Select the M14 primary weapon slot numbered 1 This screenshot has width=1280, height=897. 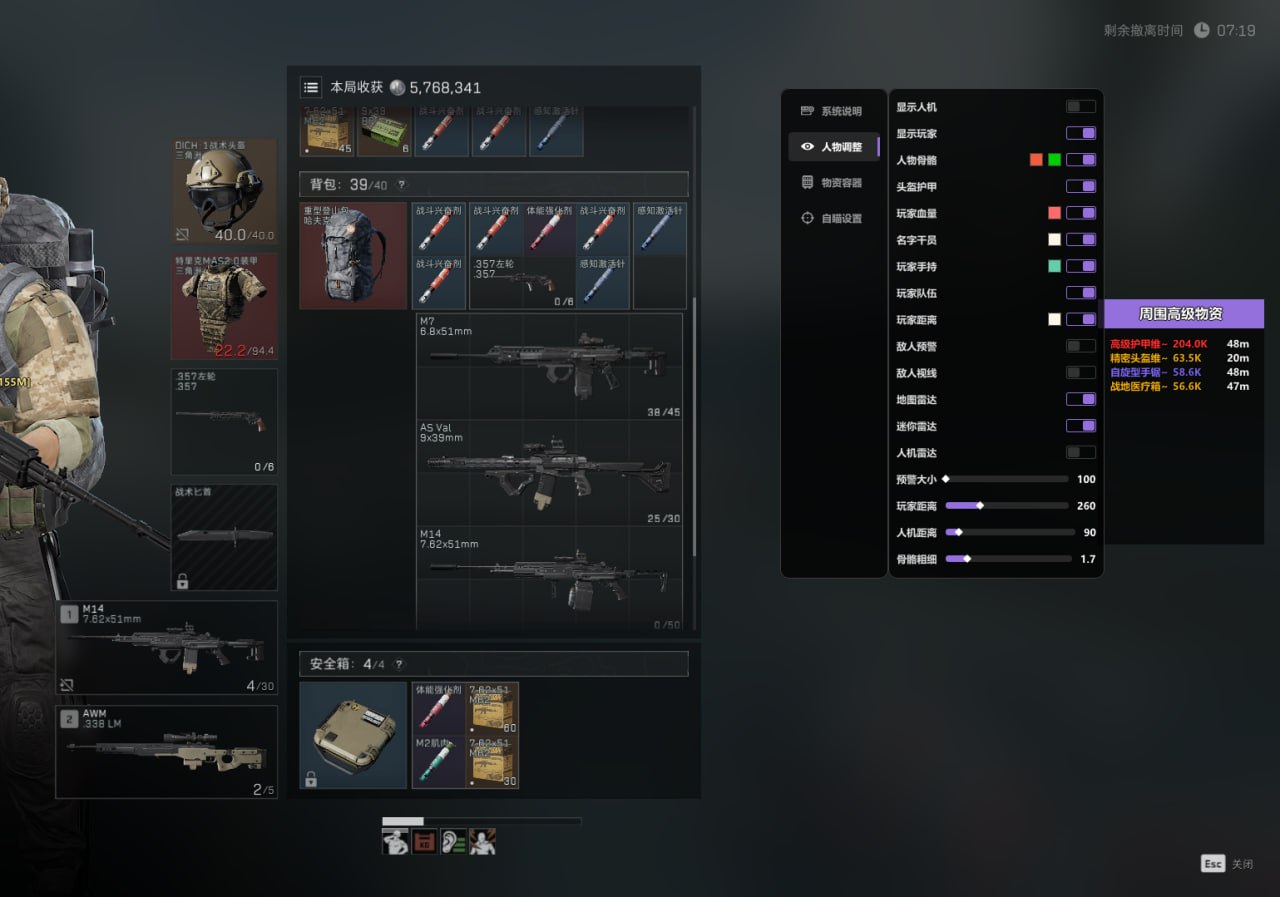[166, 647]
